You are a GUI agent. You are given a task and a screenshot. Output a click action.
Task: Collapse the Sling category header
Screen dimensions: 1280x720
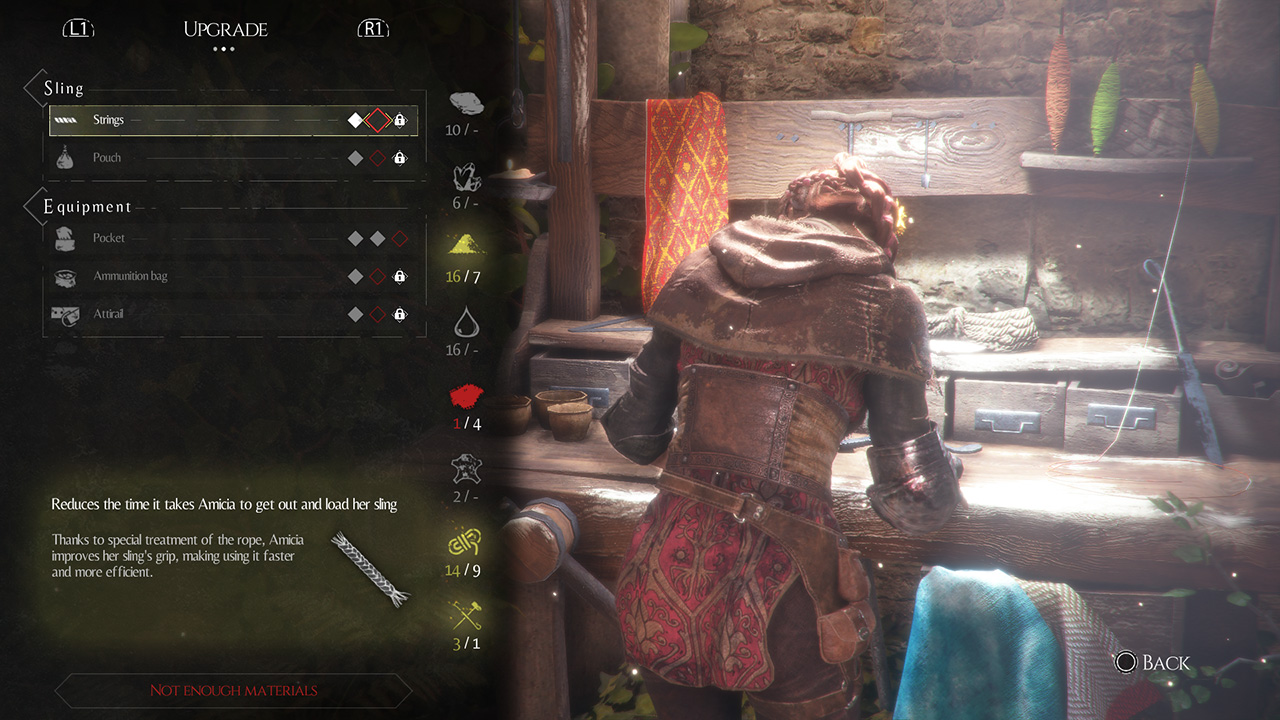point(62,89)
